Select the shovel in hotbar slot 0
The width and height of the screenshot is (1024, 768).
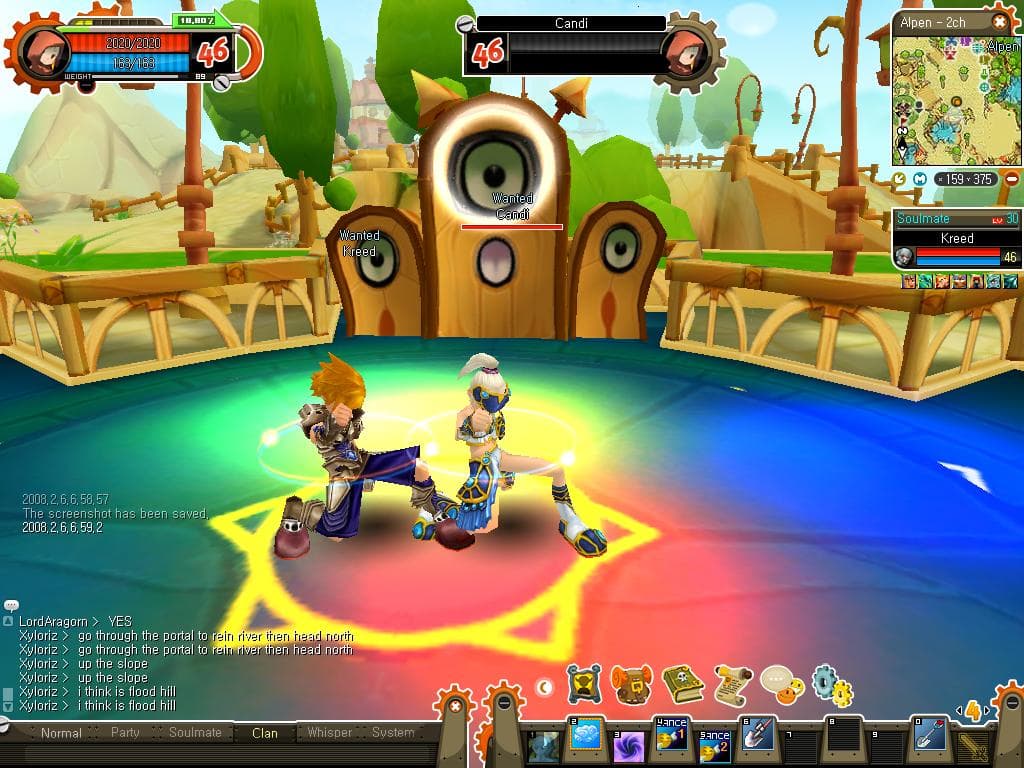929,736
